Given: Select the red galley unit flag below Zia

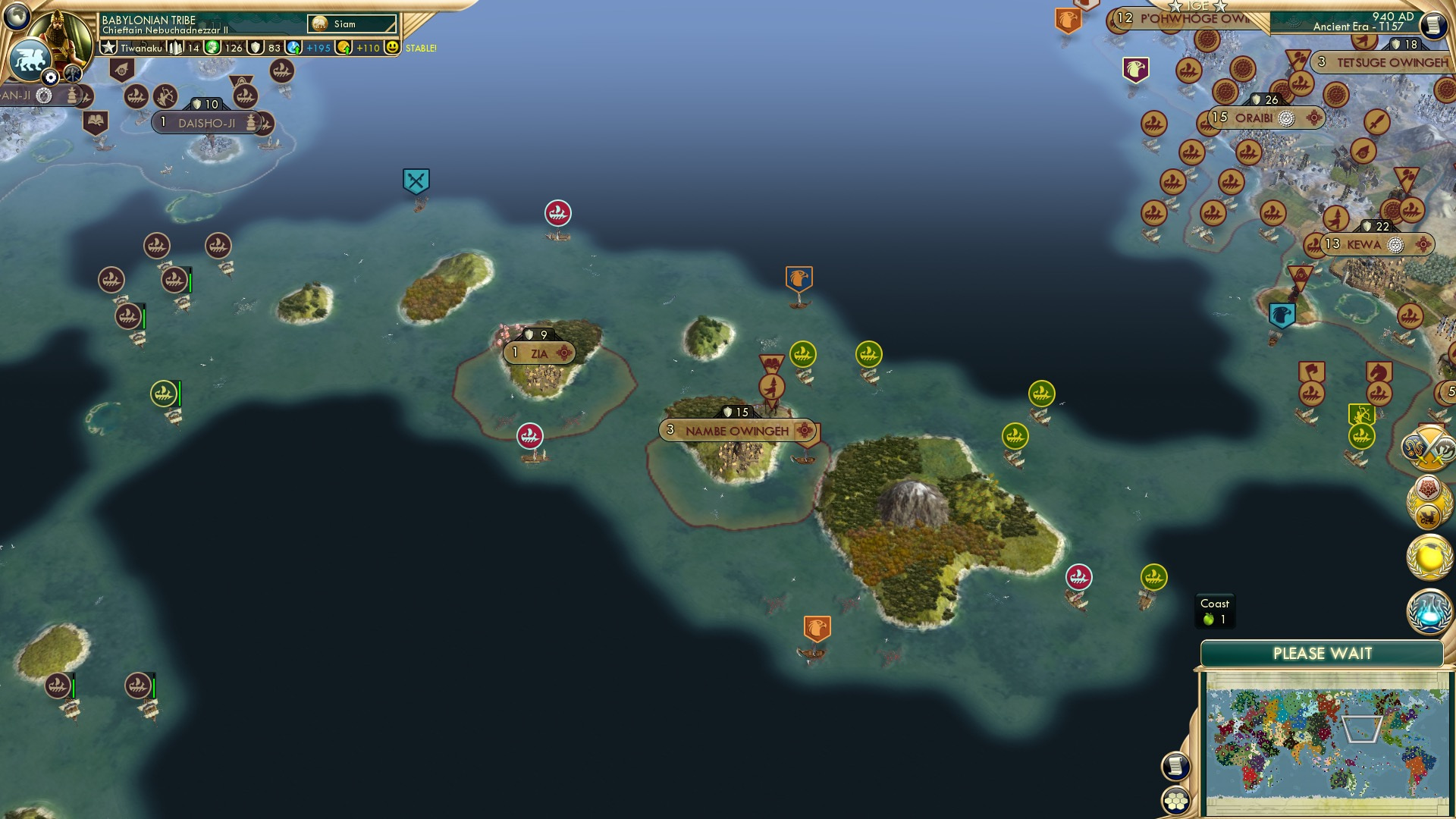Looking at the screenshot, I should click(529, 434).
